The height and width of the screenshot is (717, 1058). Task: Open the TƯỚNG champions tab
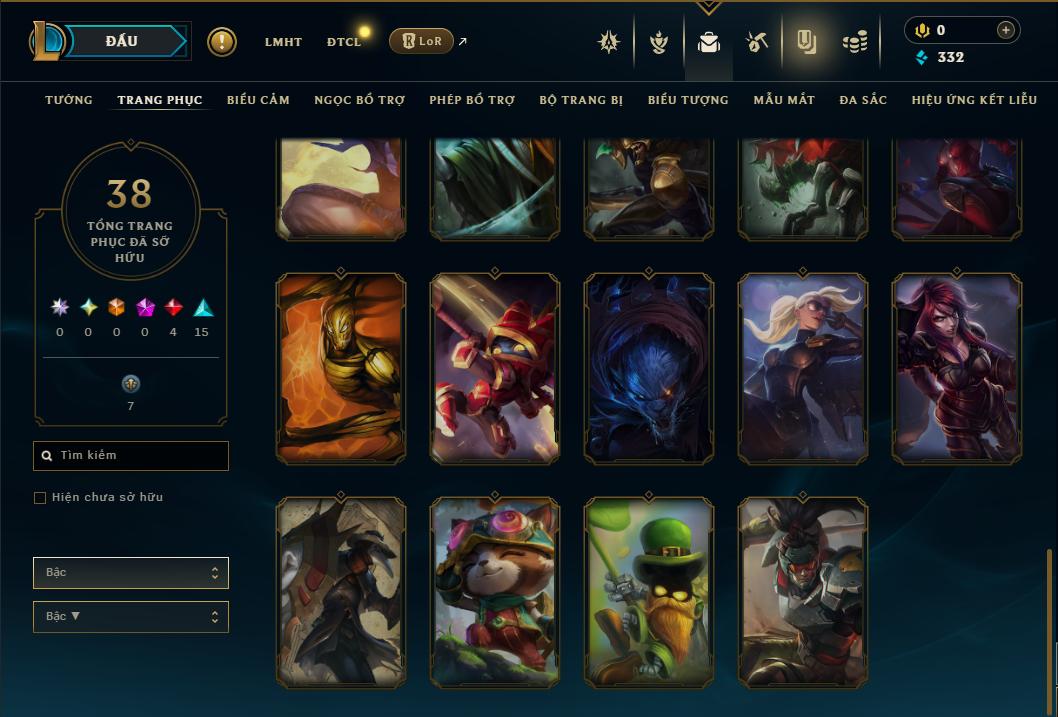(x=69, y=100)
